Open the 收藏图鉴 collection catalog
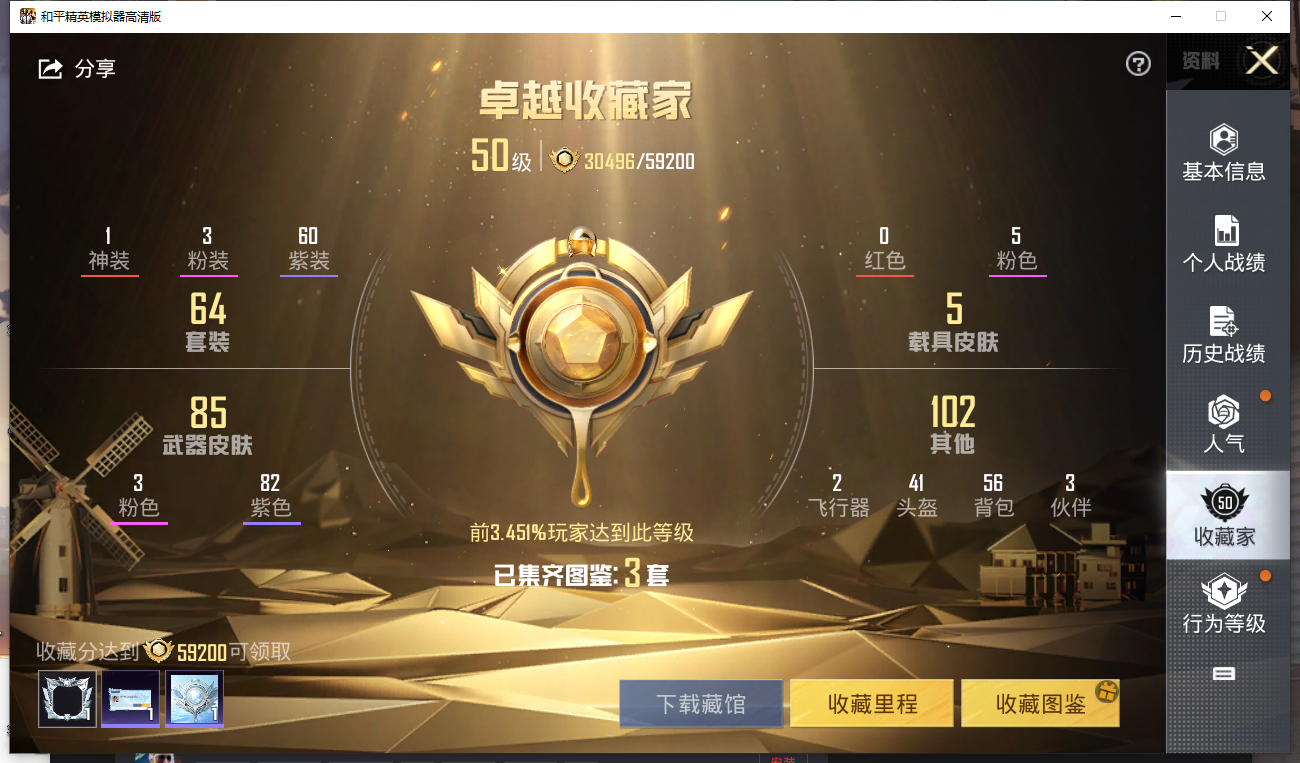The image size is (1300, 763). [x=1040, y=703]
